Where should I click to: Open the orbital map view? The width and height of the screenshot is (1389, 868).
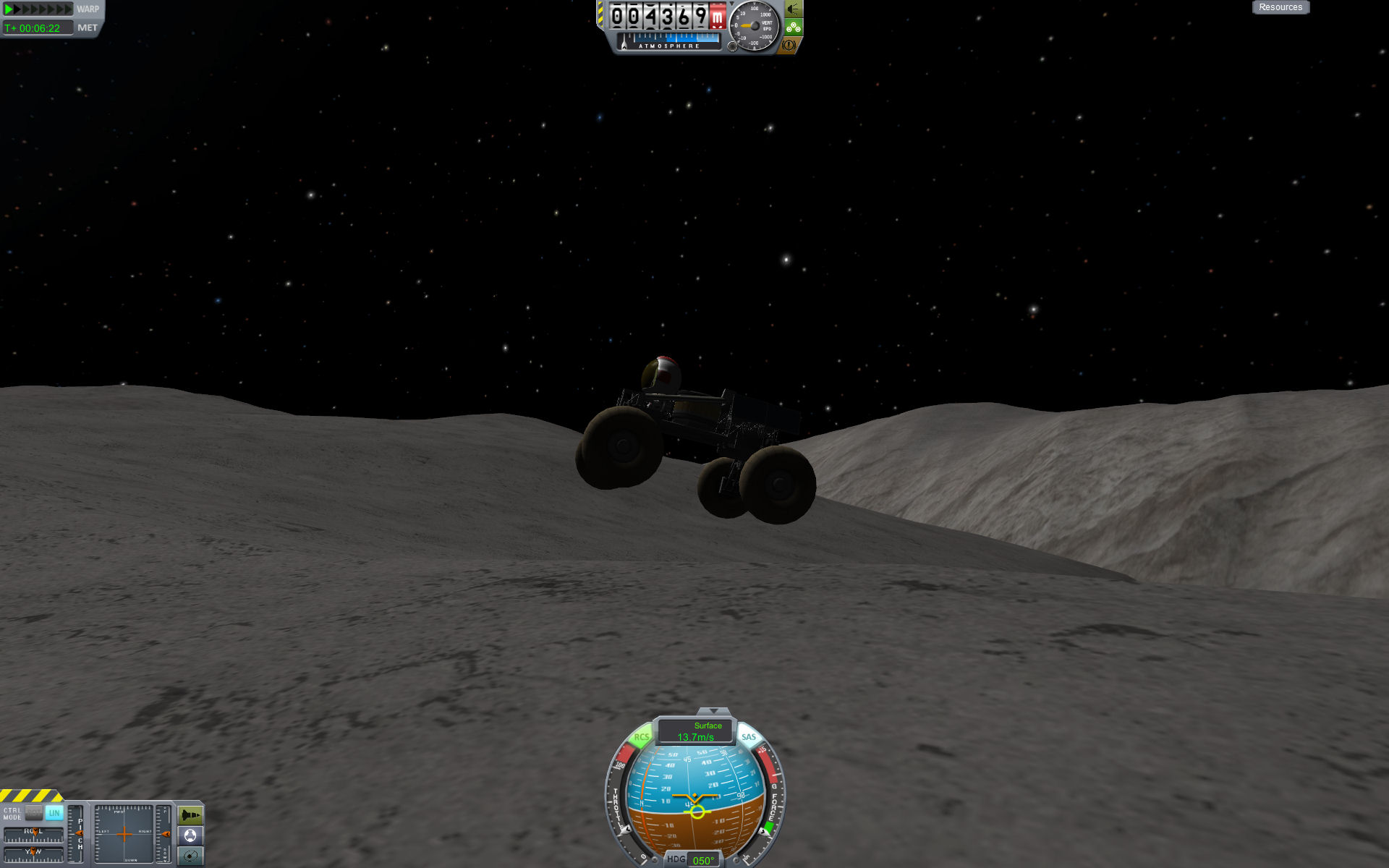point(190,856)
